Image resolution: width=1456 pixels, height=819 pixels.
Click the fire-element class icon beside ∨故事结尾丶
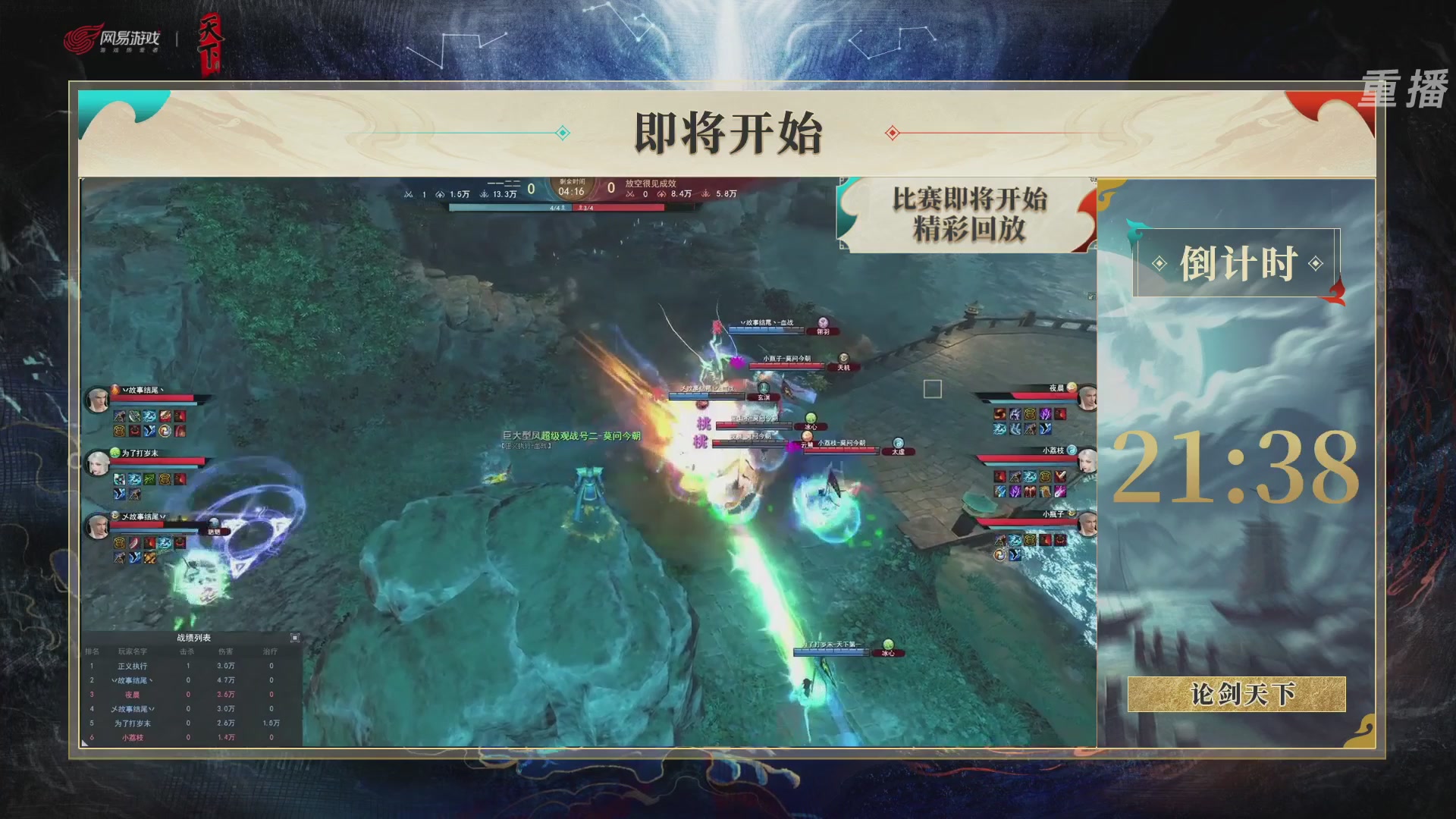(115, 389)
